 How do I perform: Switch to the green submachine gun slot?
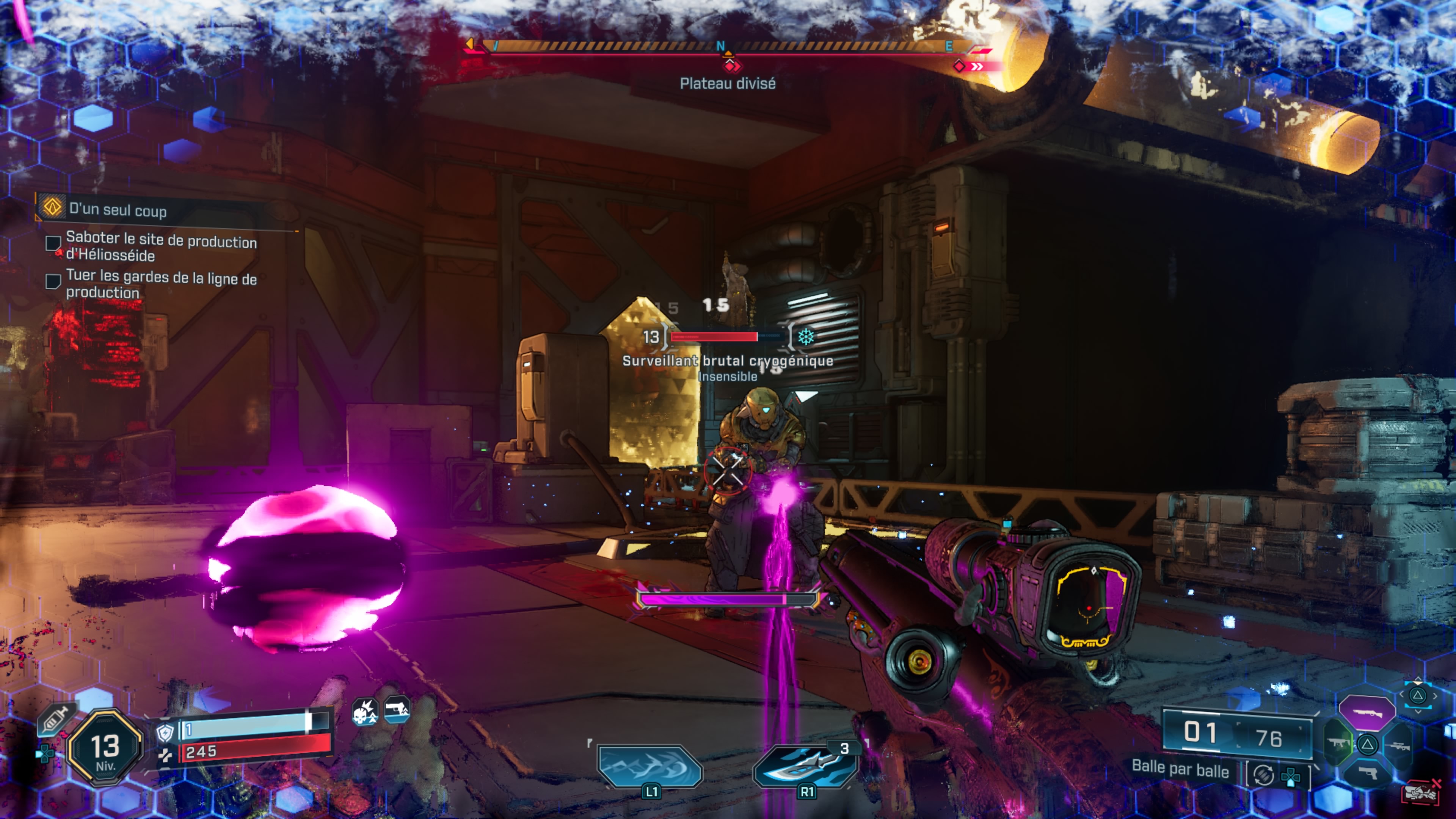click(x=1338, y=743)
